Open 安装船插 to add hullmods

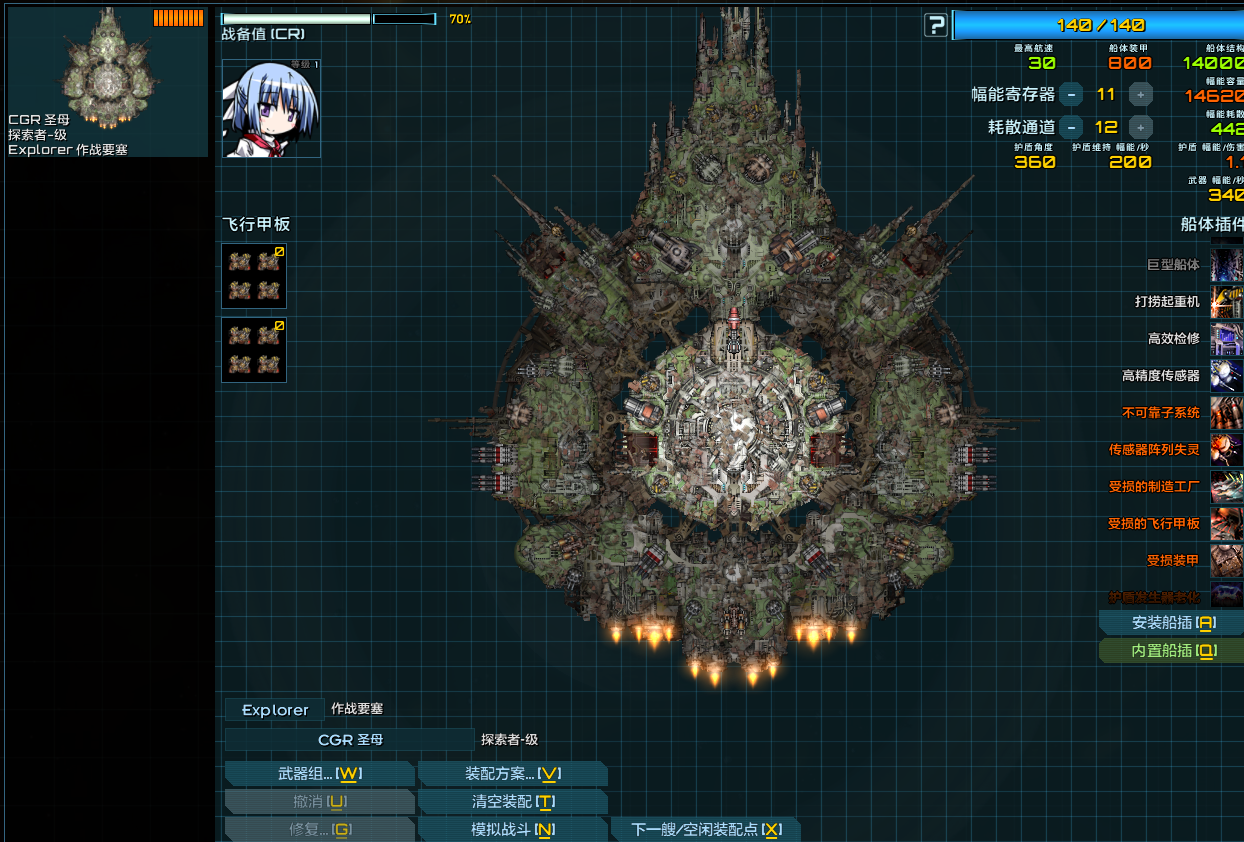(x=1172, y=623)
